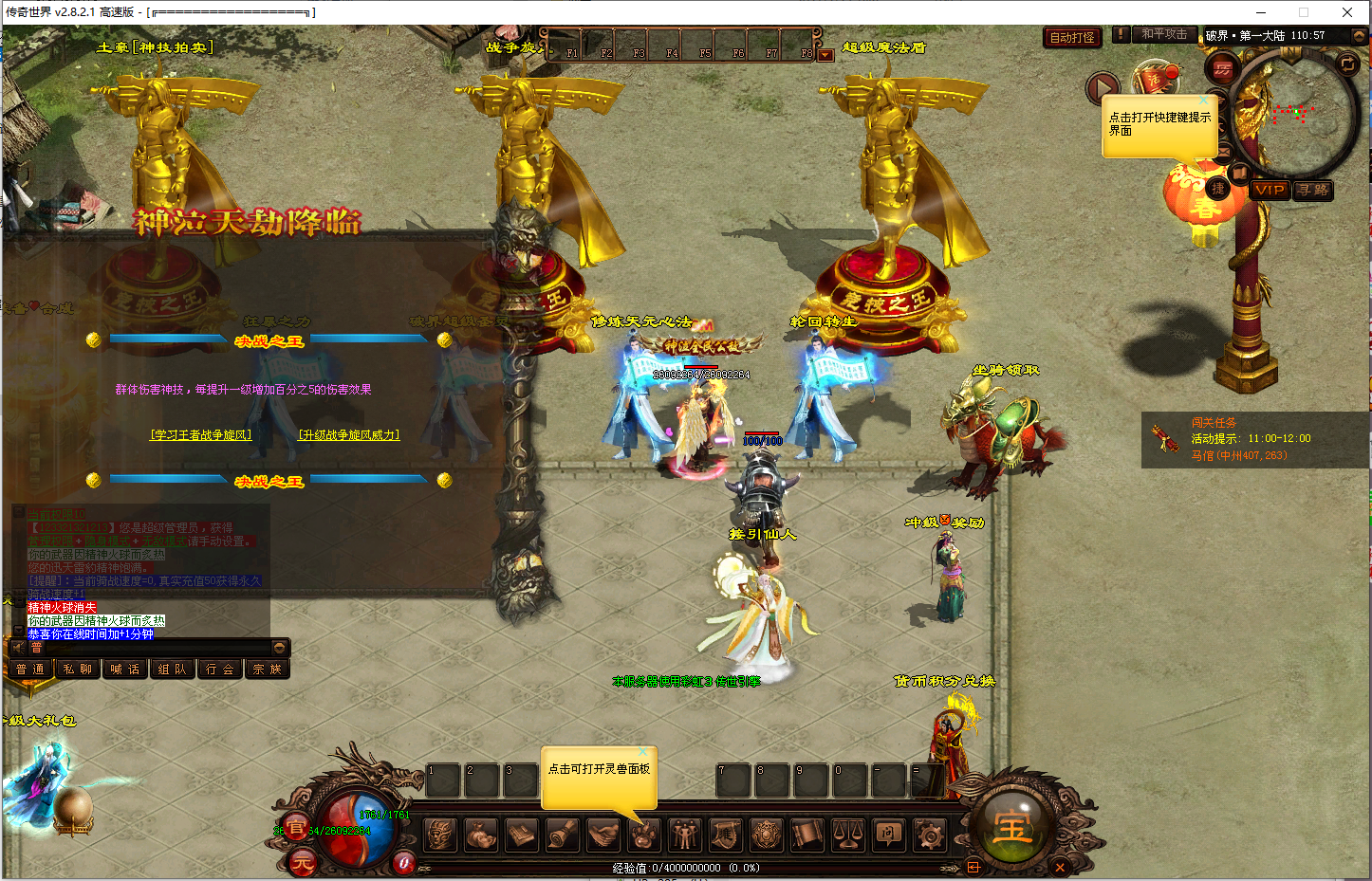Switch to the 组队 team chat tab

[173, 669]
